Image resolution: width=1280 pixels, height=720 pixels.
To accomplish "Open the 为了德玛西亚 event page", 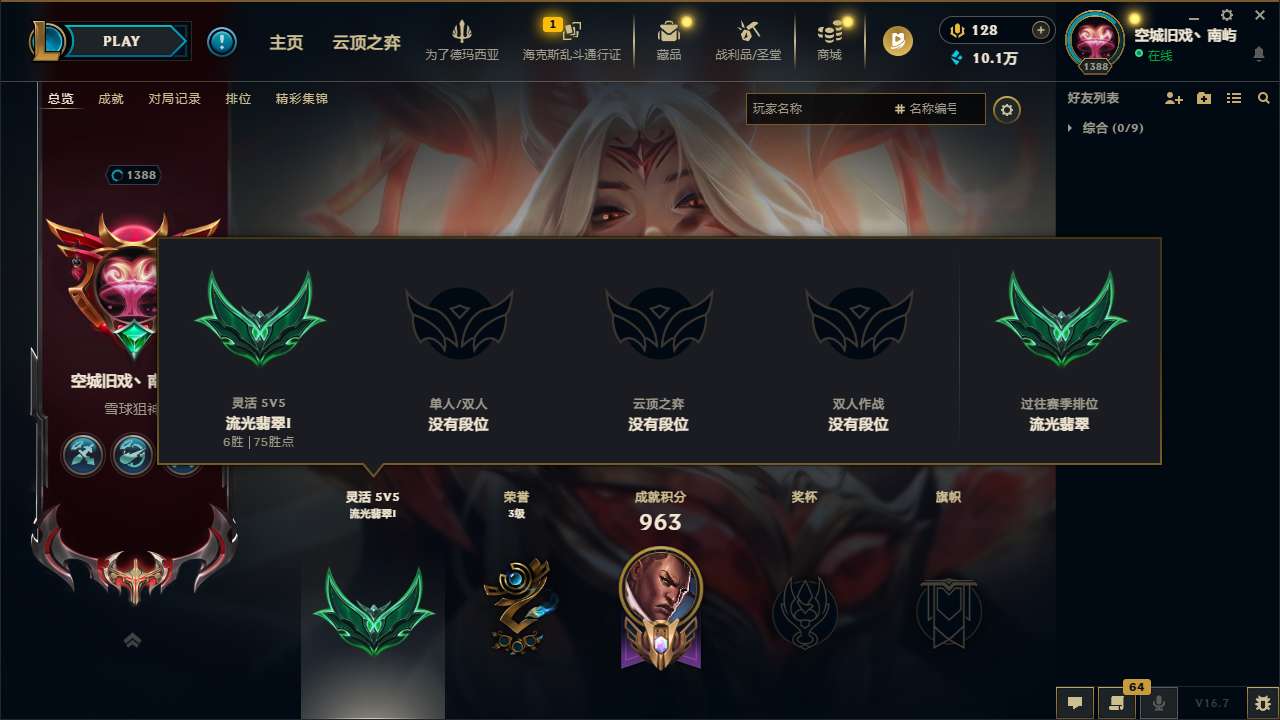I will click(x=462, y=41).
